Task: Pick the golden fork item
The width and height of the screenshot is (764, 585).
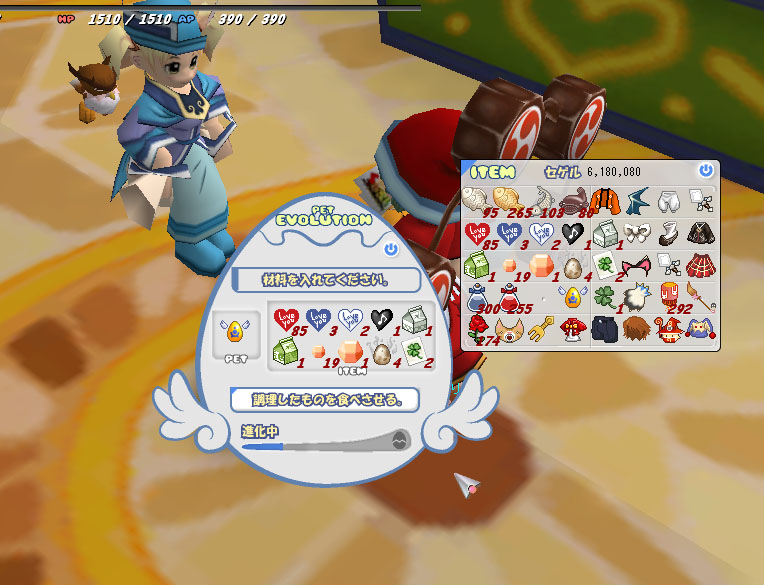Action: coord(540,328)
